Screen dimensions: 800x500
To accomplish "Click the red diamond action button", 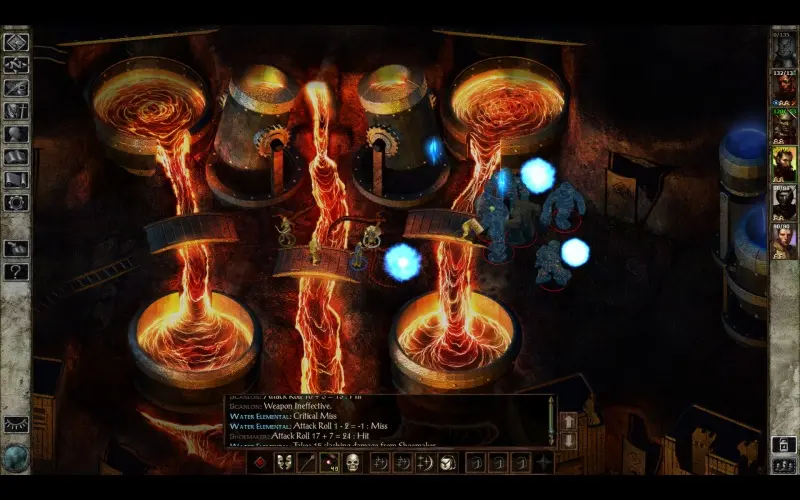I will 261,462.
